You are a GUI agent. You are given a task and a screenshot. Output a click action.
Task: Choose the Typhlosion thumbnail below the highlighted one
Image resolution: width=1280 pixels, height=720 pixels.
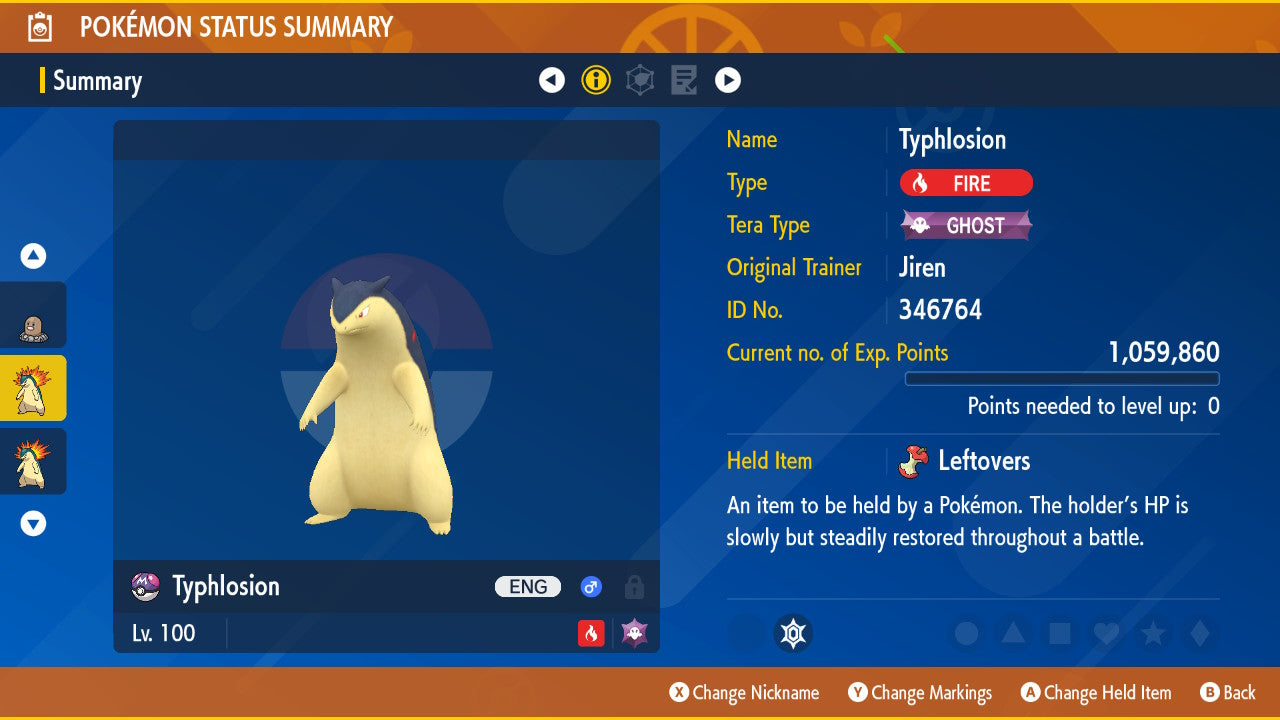tap(33, 461)
